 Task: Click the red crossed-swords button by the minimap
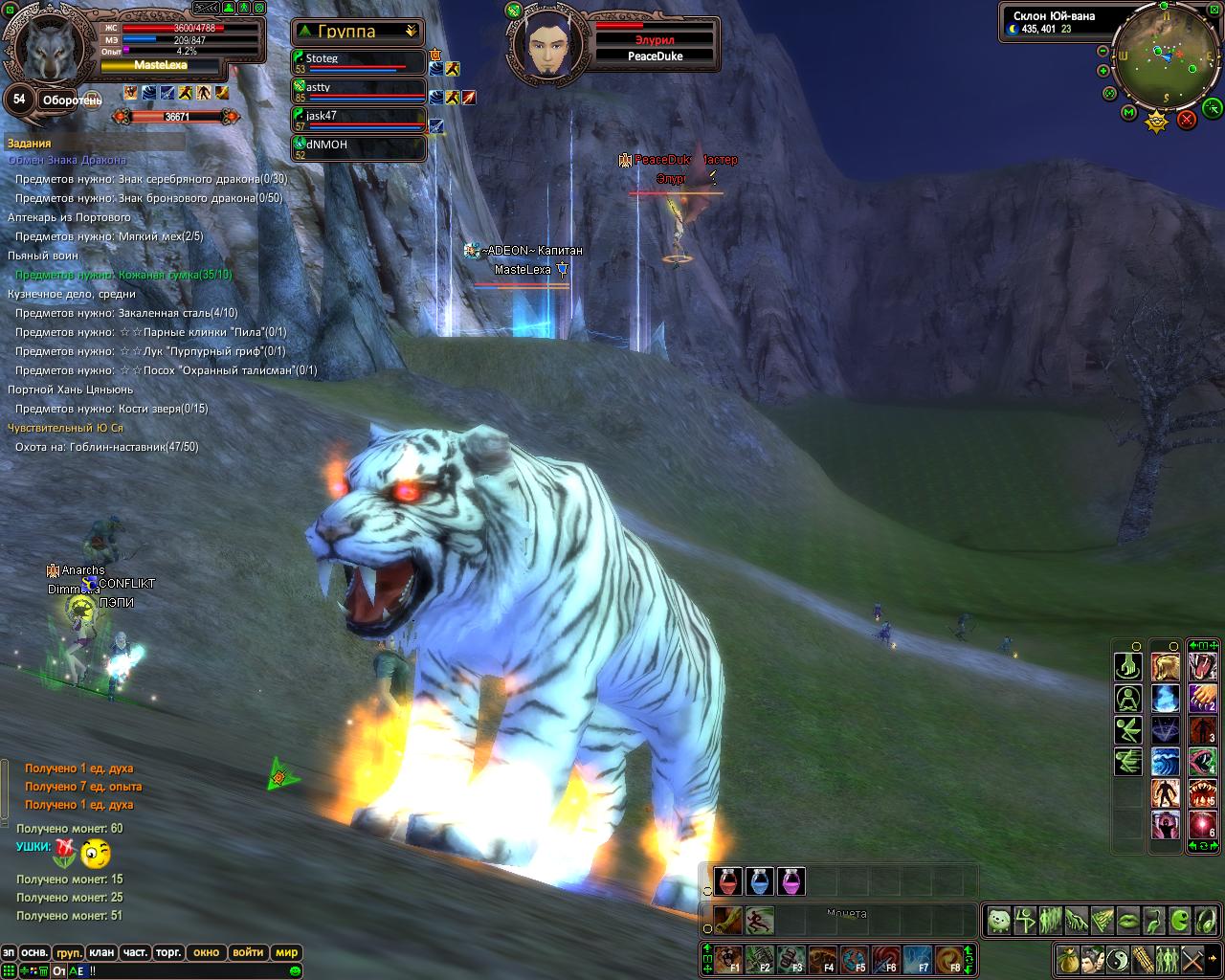coord(1187,120)
